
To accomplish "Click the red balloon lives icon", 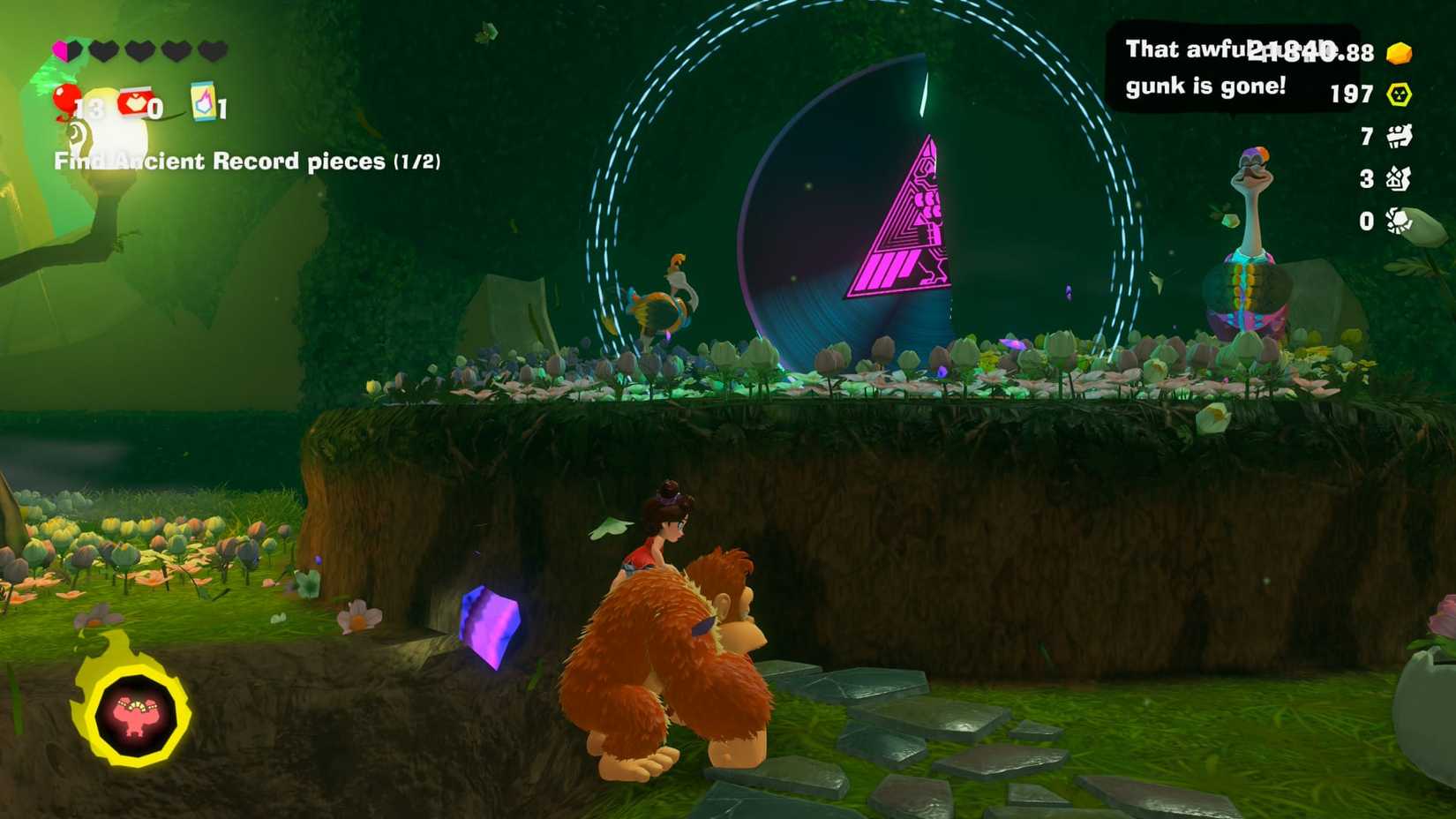I will 65,99.
